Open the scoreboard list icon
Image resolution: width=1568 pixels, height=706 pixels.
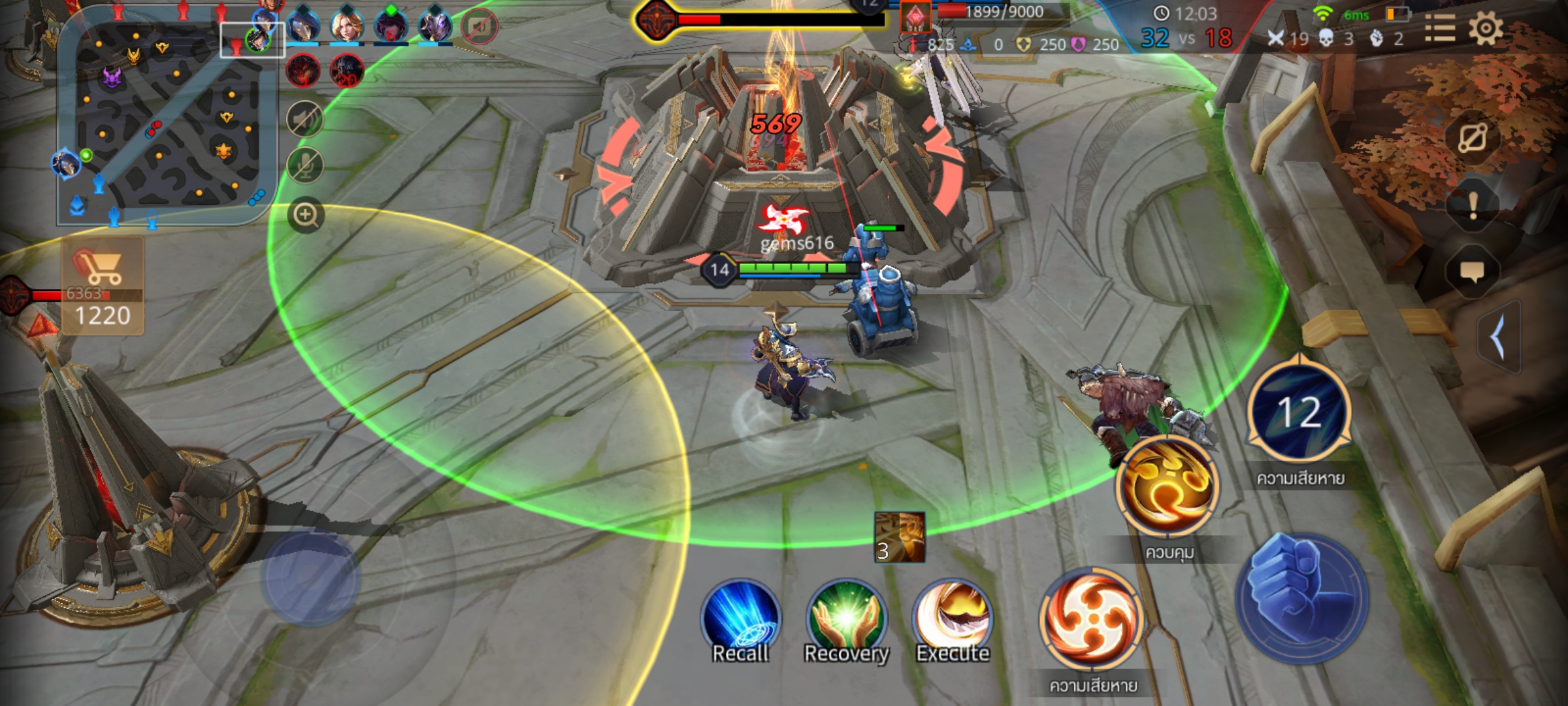[1439, 29]
